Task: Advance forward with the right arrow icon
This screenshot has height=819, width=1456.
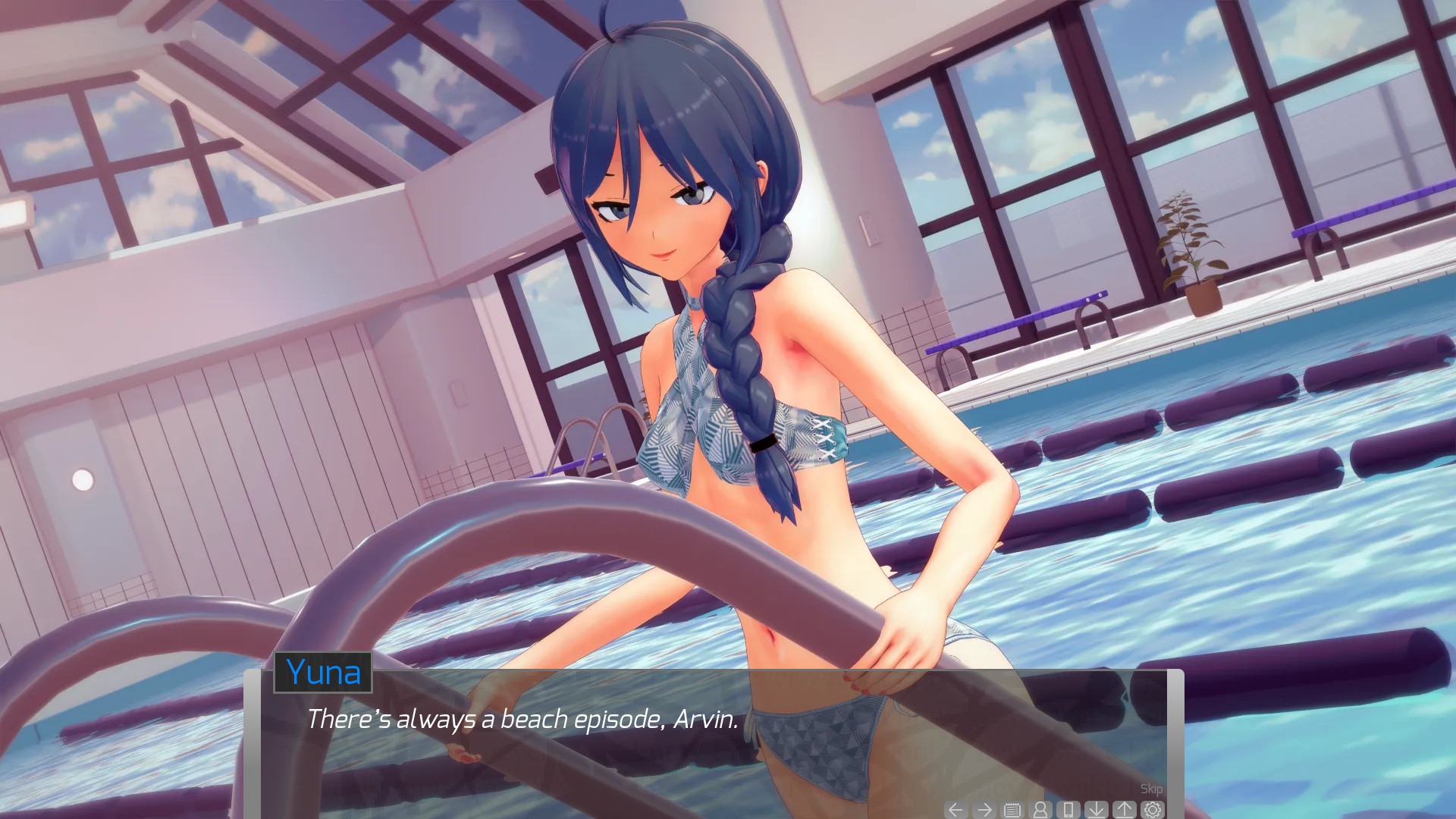Action: [984, 810]
